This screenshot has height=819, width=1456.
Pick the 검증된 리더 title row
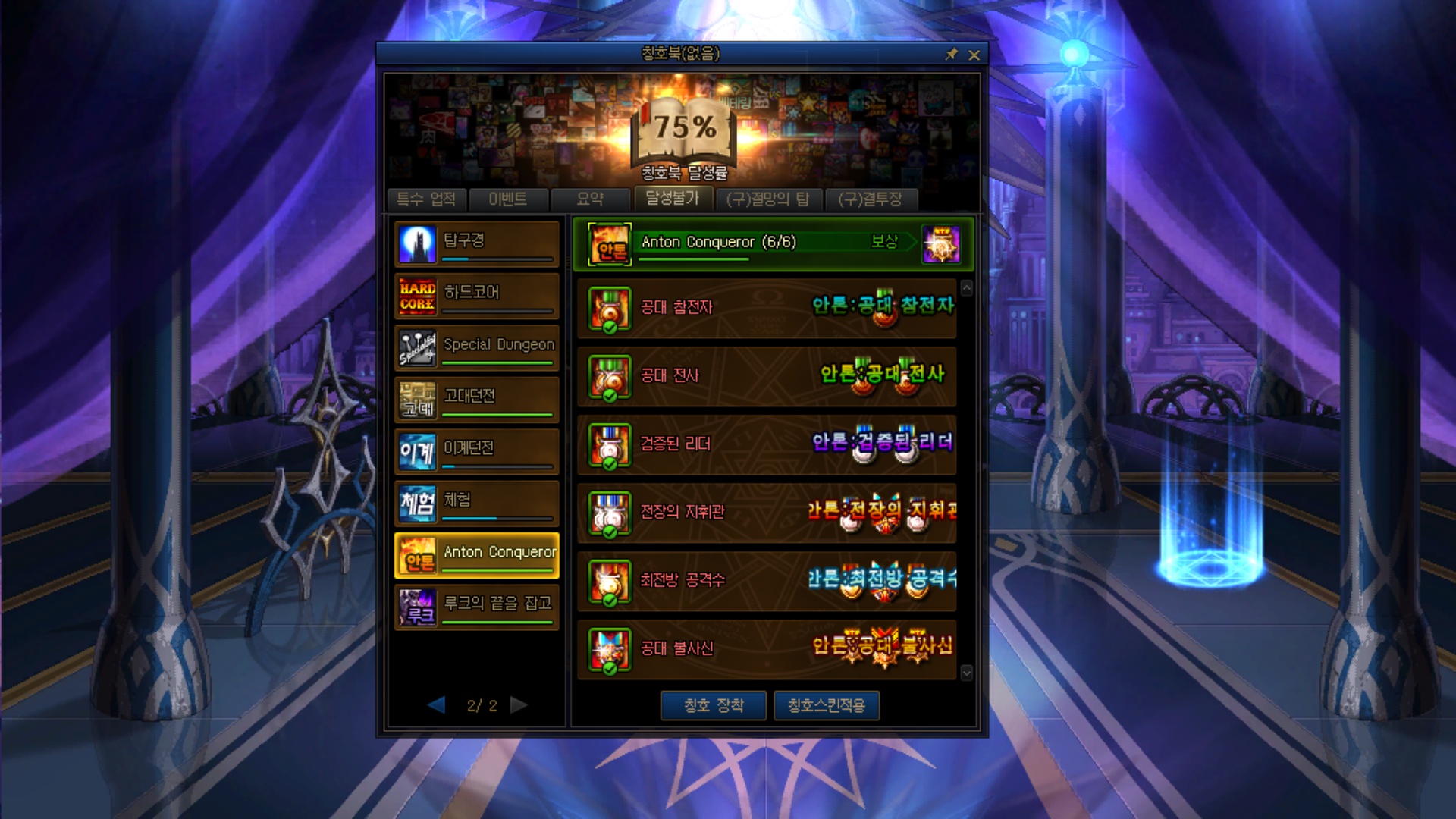(766, 444)
